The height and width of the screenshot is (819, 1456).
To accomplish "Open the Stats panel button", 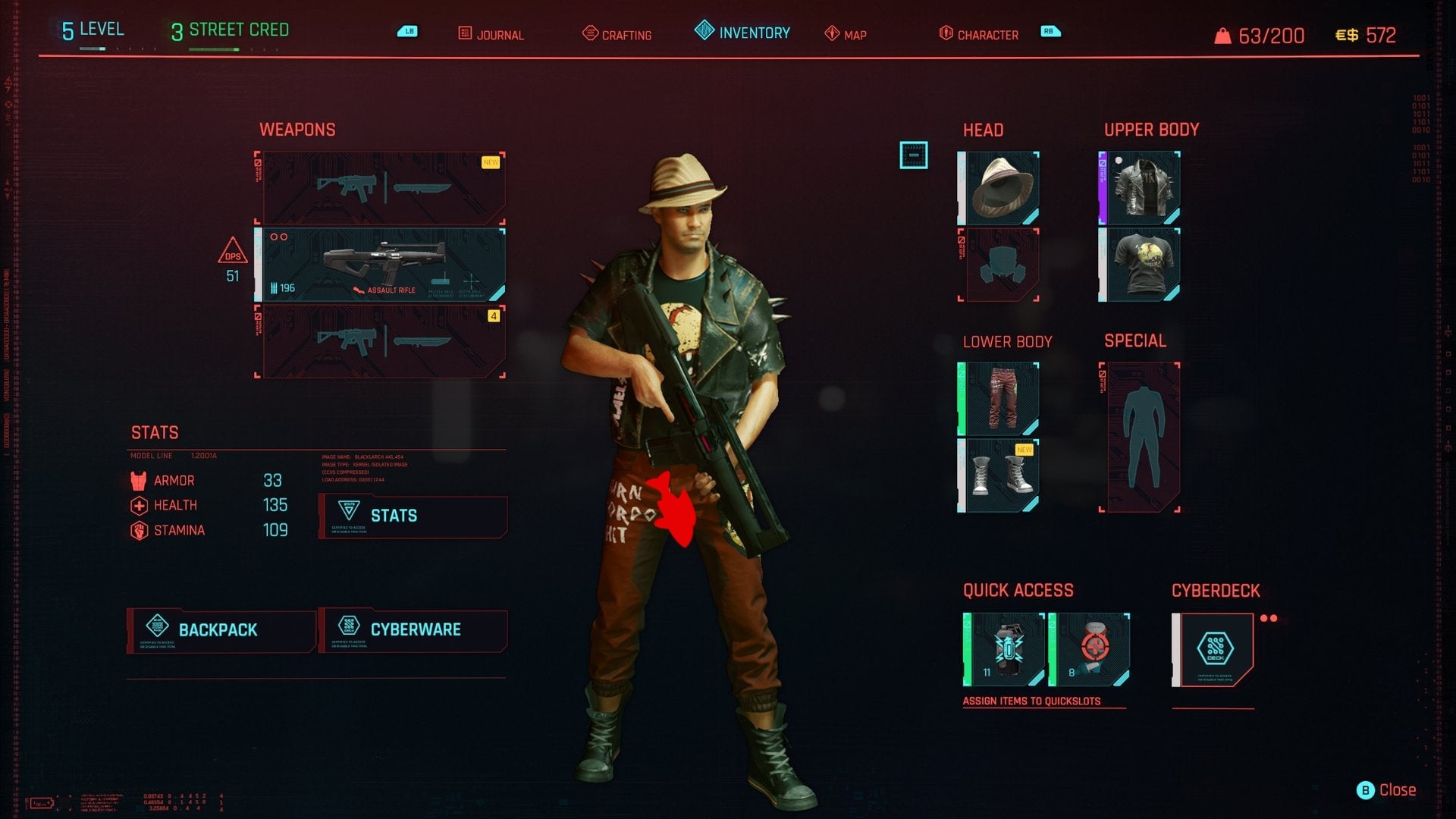I will pos(413,516).
